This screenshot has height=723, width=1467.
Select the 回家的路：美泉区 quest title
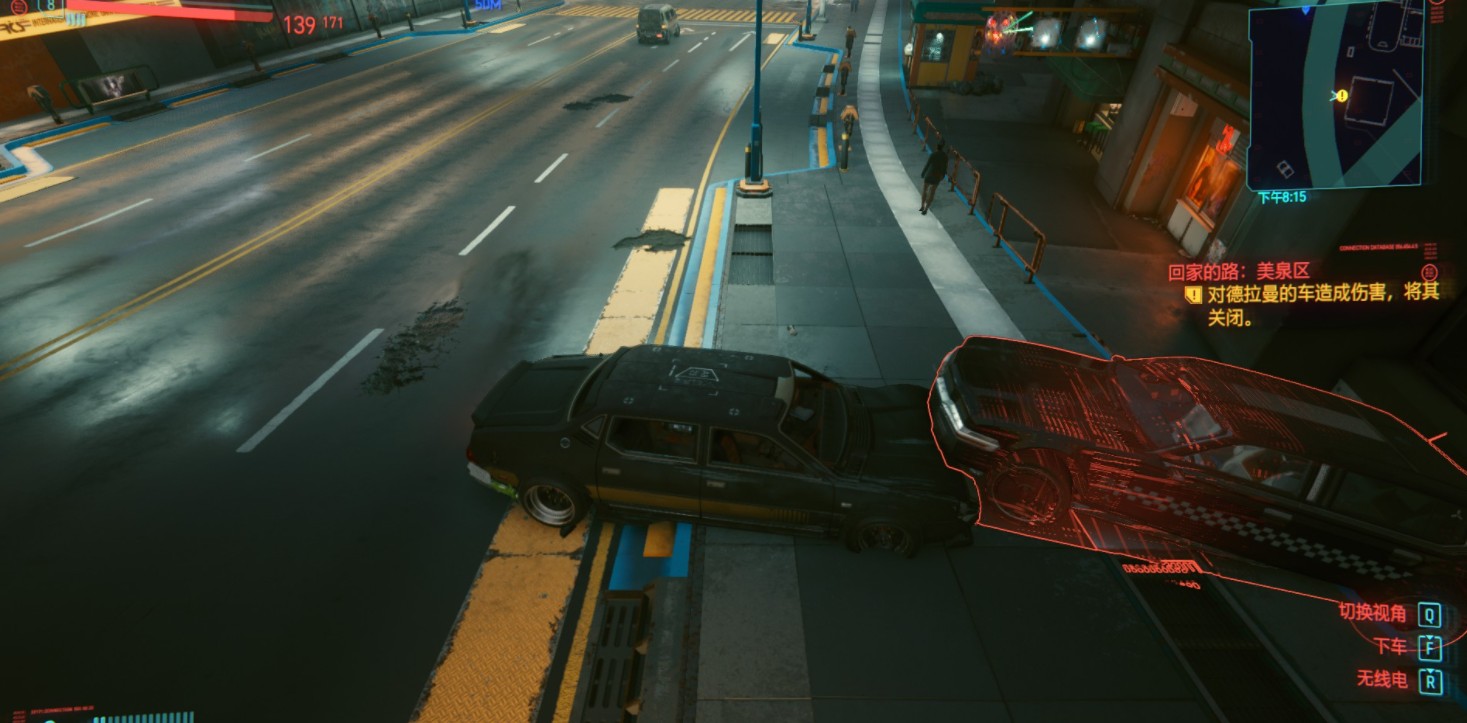(1239, 271)
